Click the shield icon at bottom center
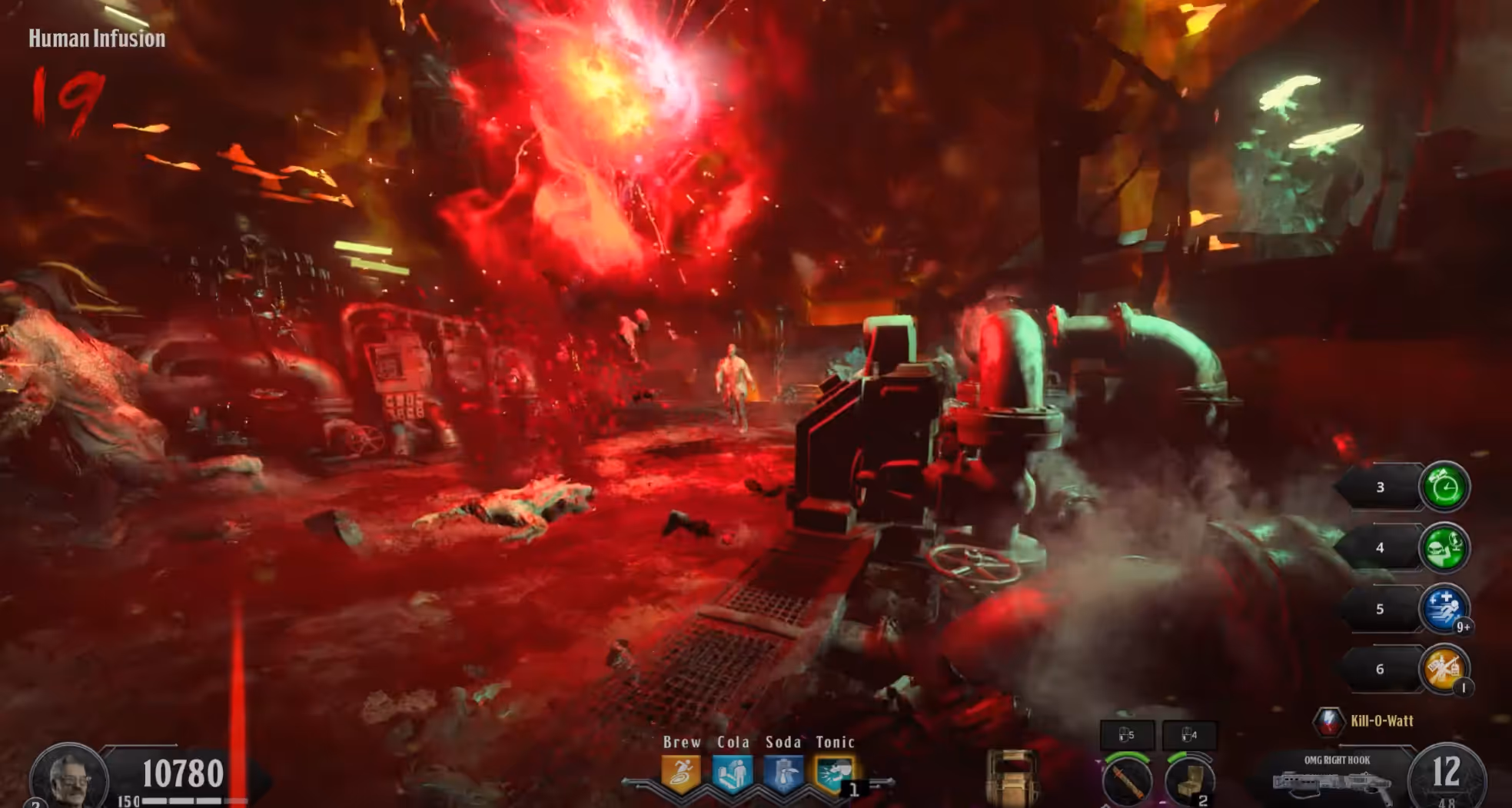1512x808 pixels. click(x=1012, y=778)
